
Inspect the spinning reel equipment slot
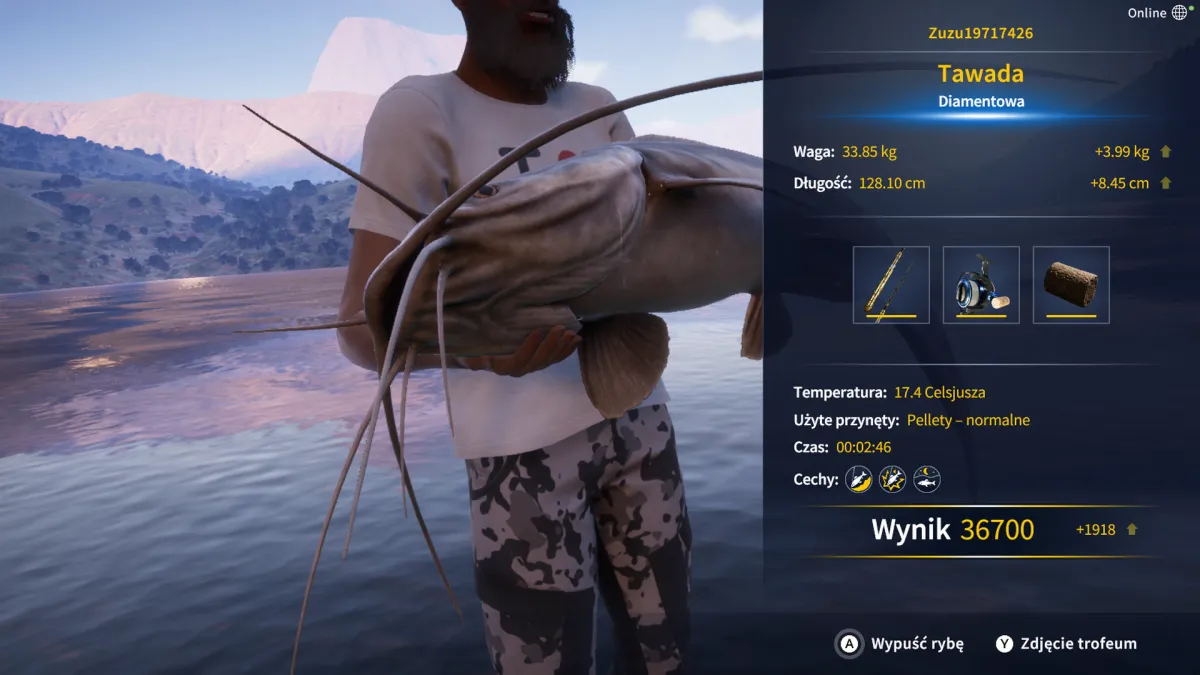coord(981,285)
